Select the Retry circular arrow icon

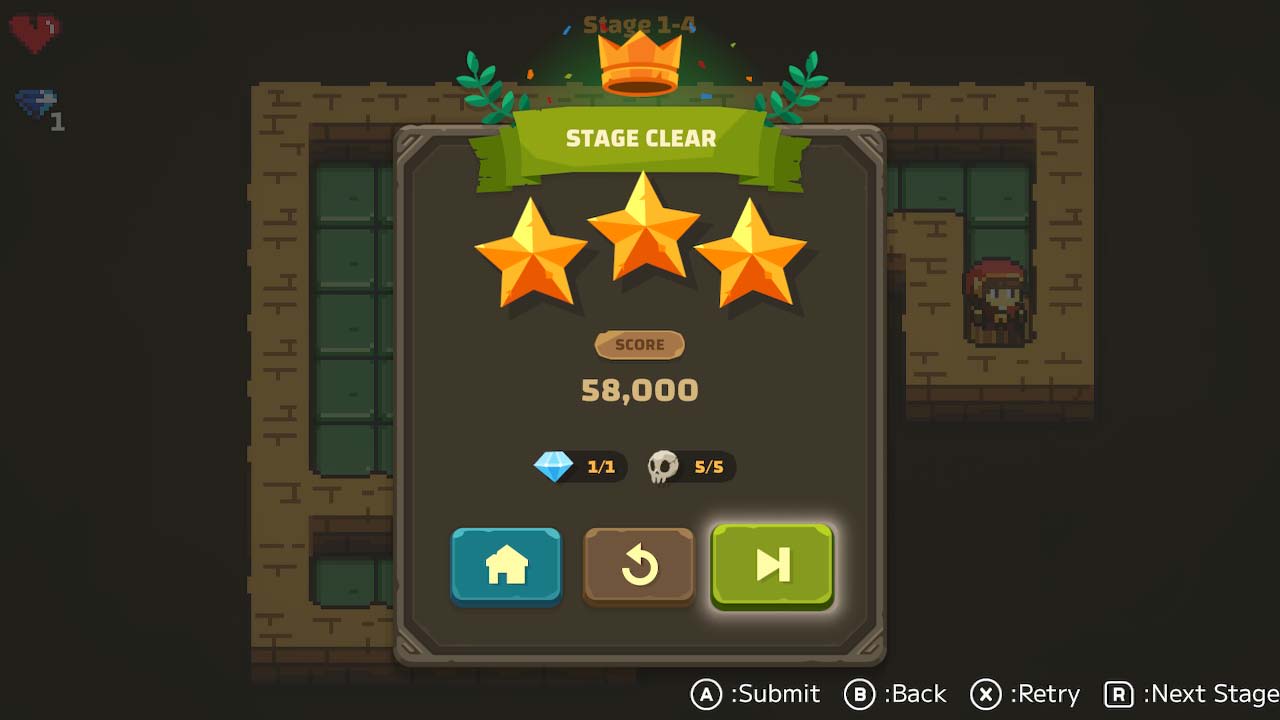coord(639,565)
